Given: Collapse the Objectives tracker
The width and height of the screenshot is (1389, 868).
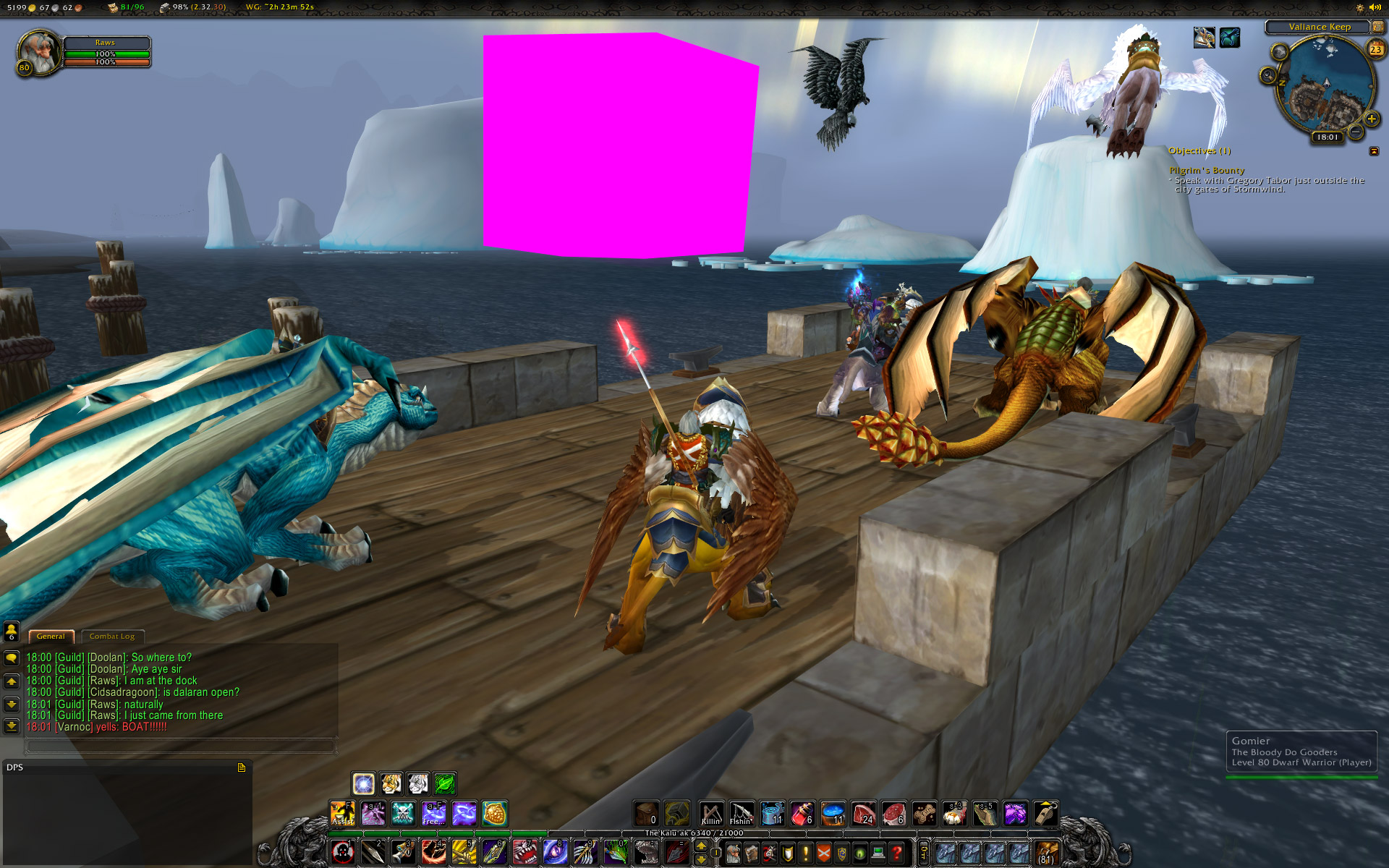Looking at the screenshot, I should [1374, 151].
